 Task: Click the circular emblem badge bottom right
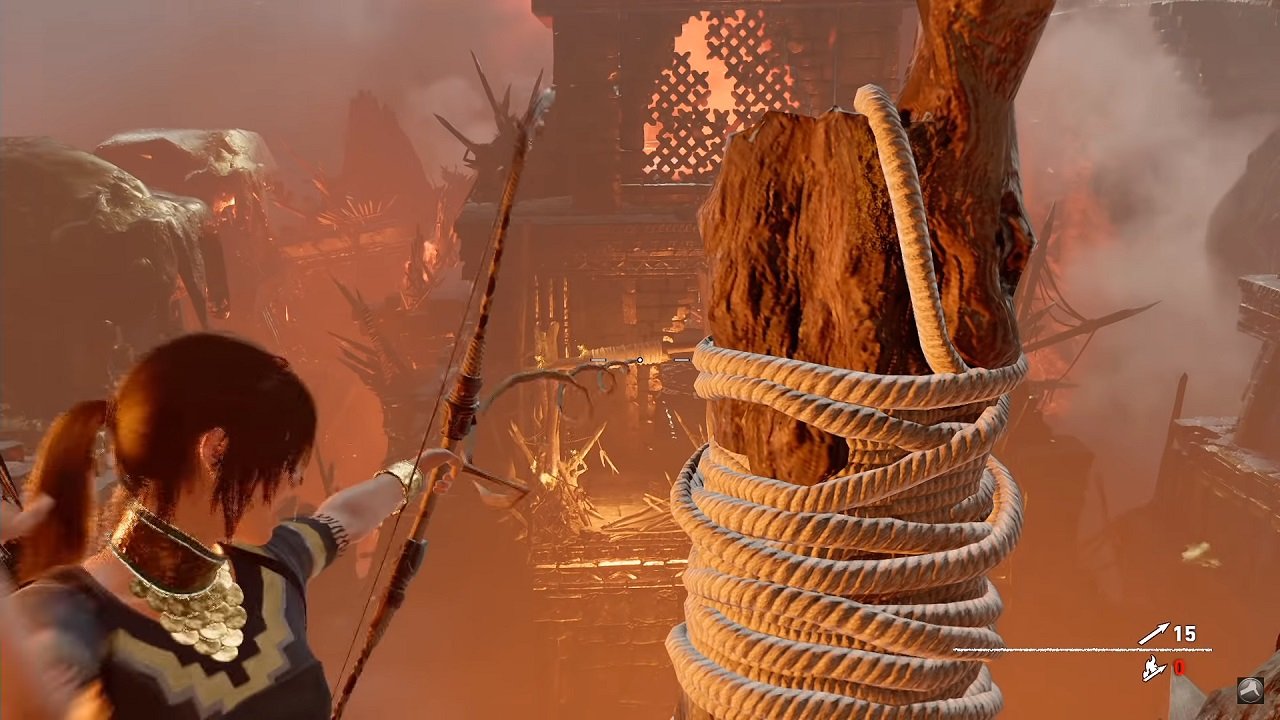click(x=1251, y=691)
